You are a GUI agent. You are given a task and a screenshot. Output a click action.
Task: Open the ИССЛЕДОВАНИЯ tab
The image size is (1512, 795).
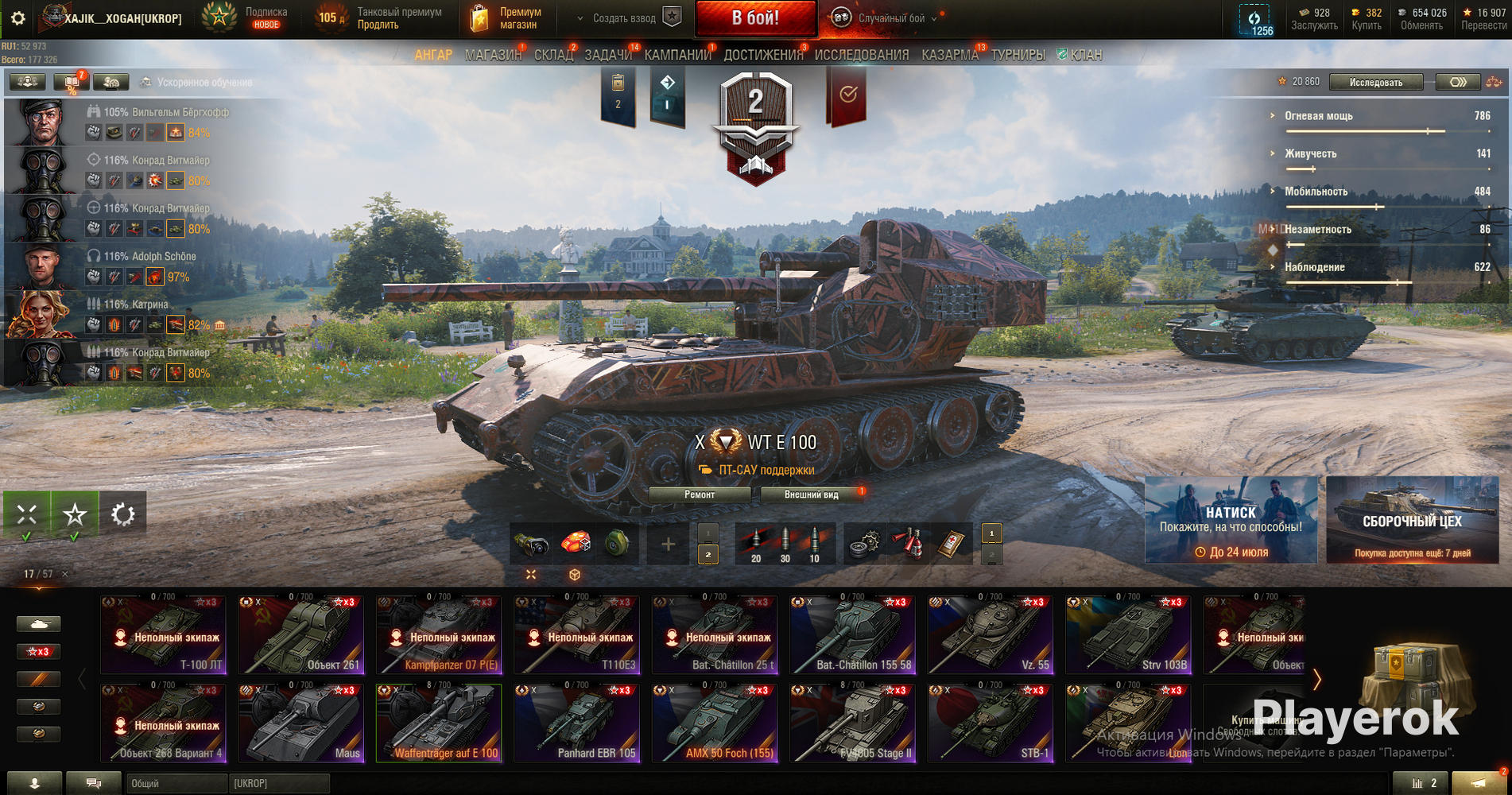coord(861,55)
